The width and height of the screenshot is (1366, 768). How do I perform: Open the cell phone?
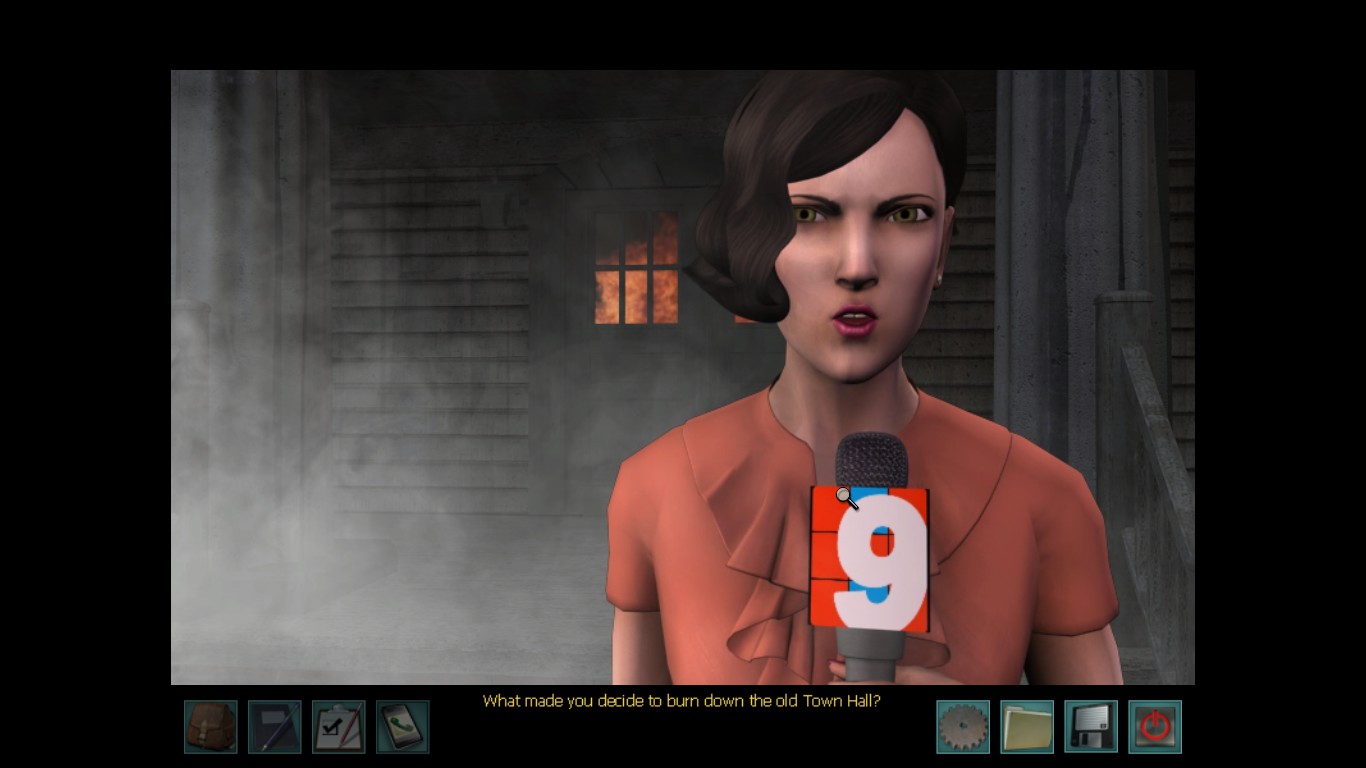[403, 727]
